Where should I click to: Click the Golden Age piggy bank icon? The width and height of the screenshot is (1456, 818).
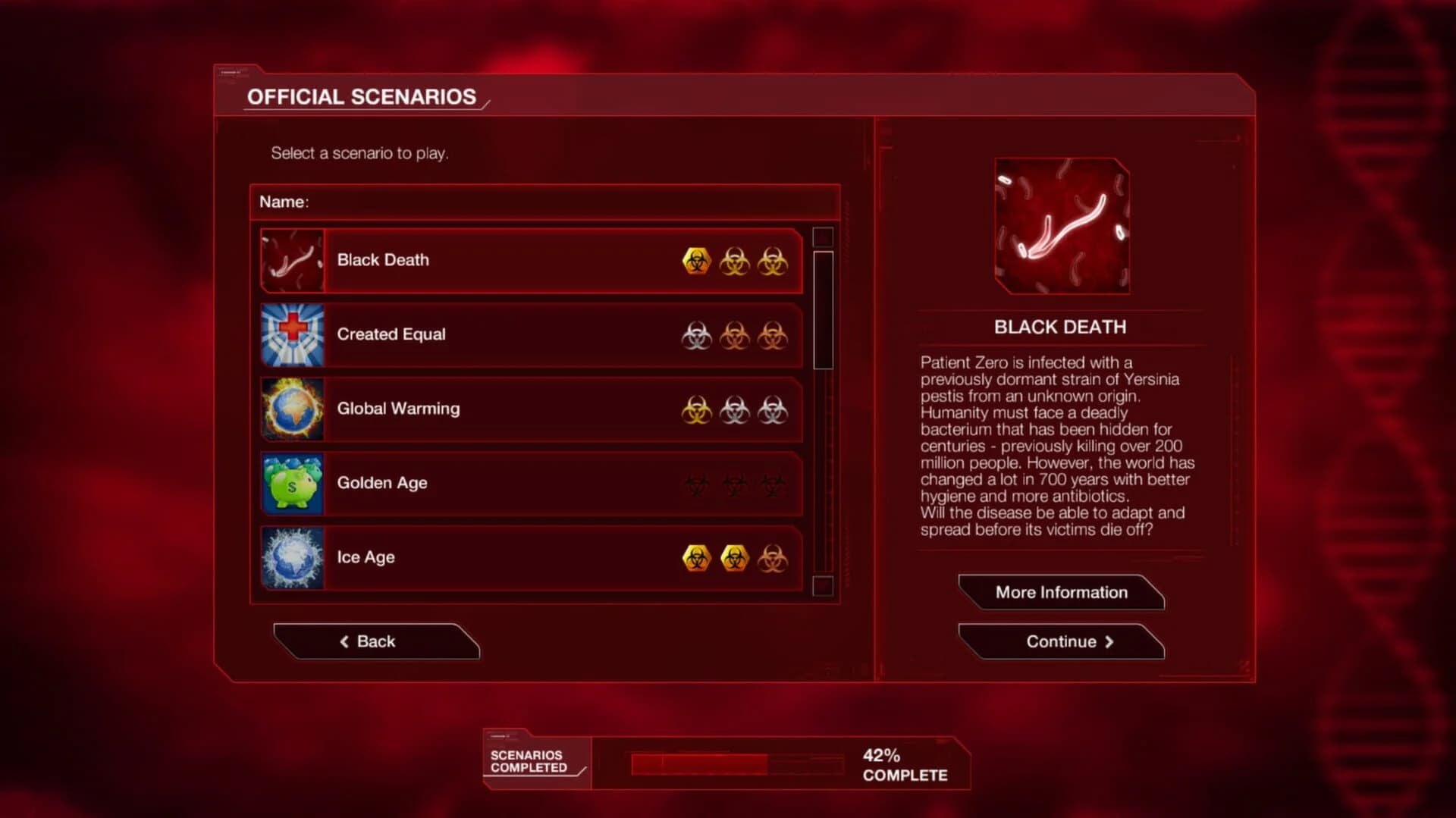293,483
